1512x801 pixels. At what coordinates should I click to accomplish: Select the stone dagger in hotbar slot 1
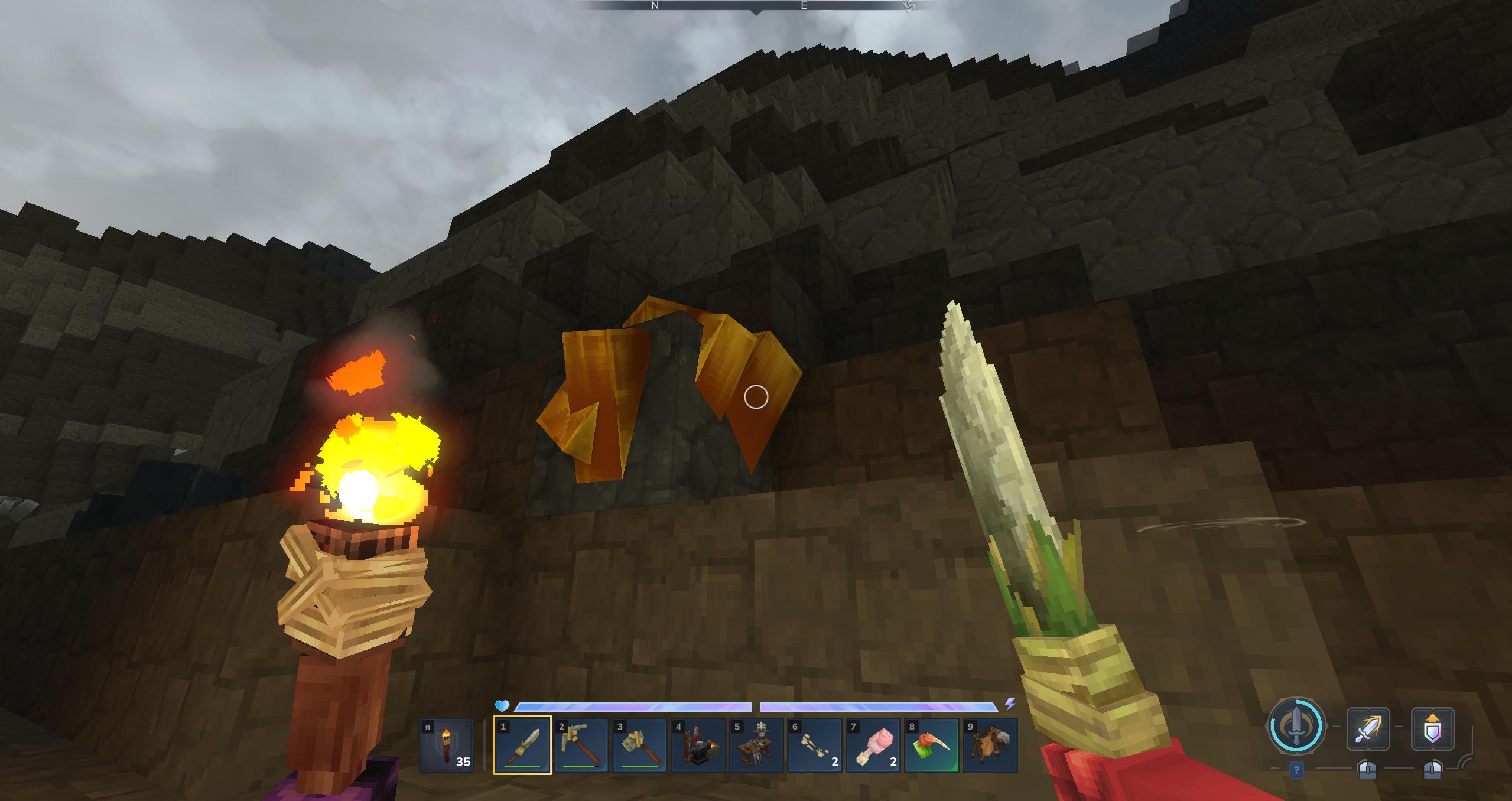(522, 745)
